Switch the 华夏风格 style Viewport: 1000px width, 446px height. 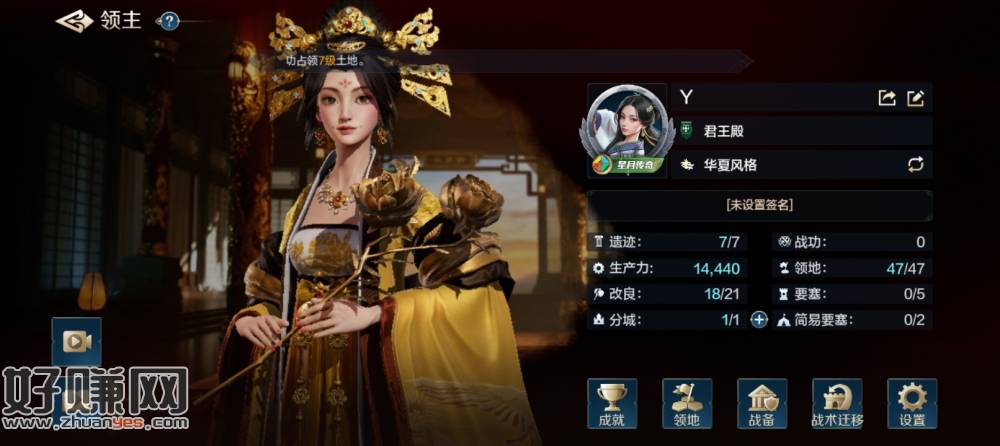(x=914, y=164)
